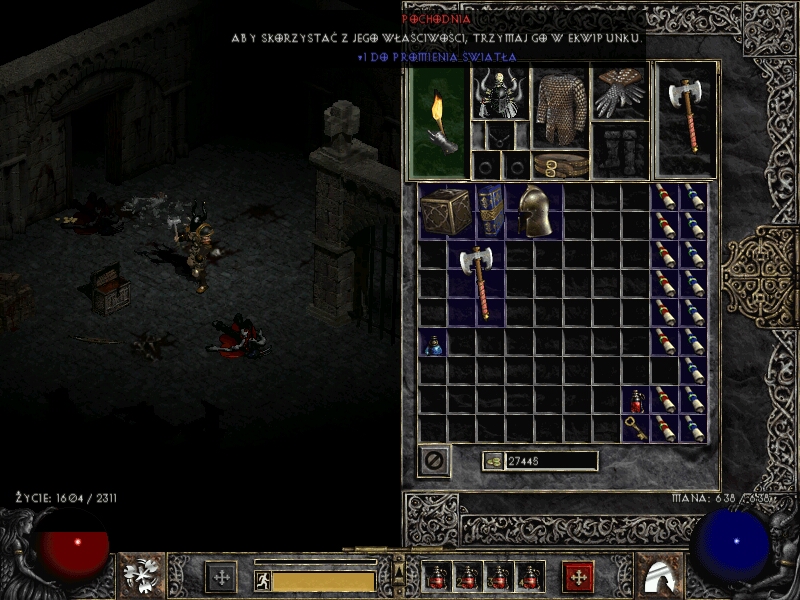Pick the red potion in the inventory grid

point(636,401)
